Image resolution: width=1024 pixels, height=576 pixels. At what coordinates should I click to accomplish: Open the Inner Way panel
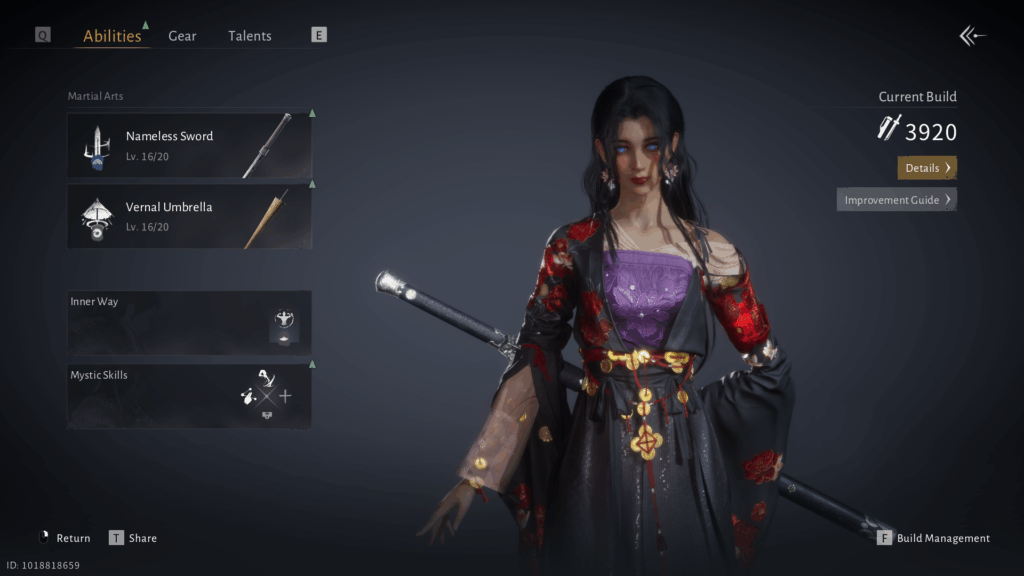click(189, 322)
